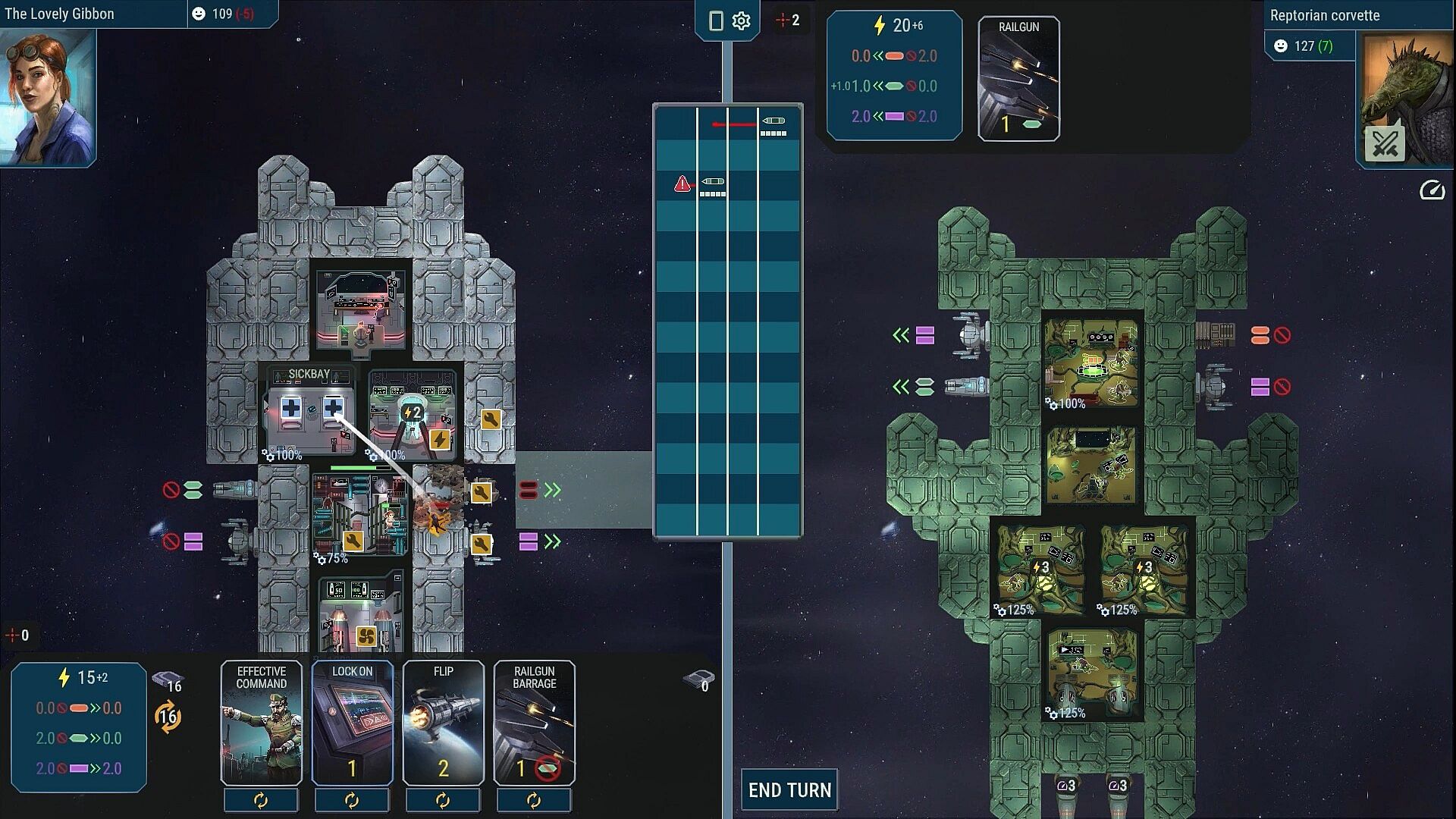Select the Lock On card
1456x819 pixels.
point(352,722)
